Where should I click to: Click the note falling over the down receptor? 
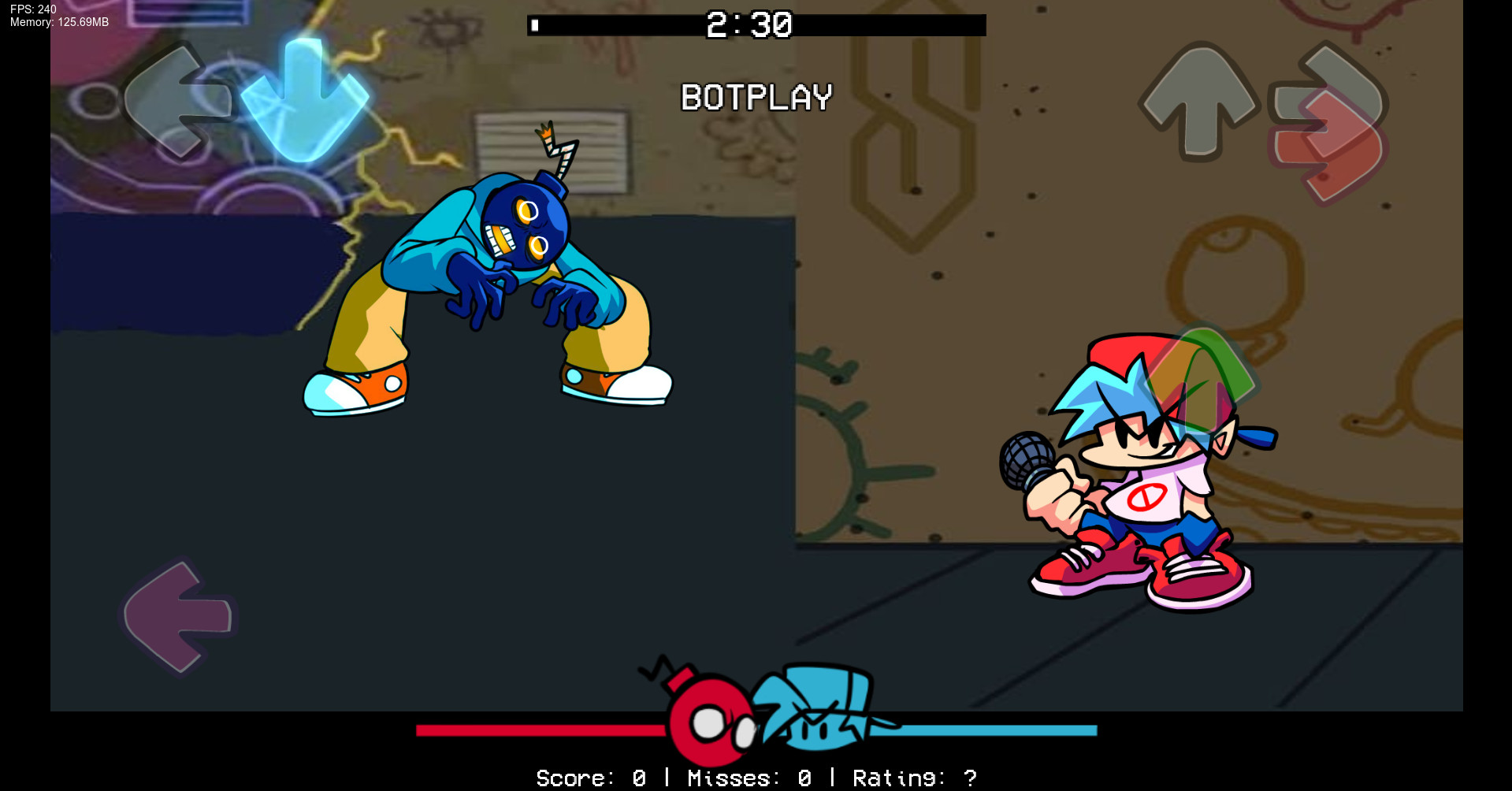click(x=306, y=98)
